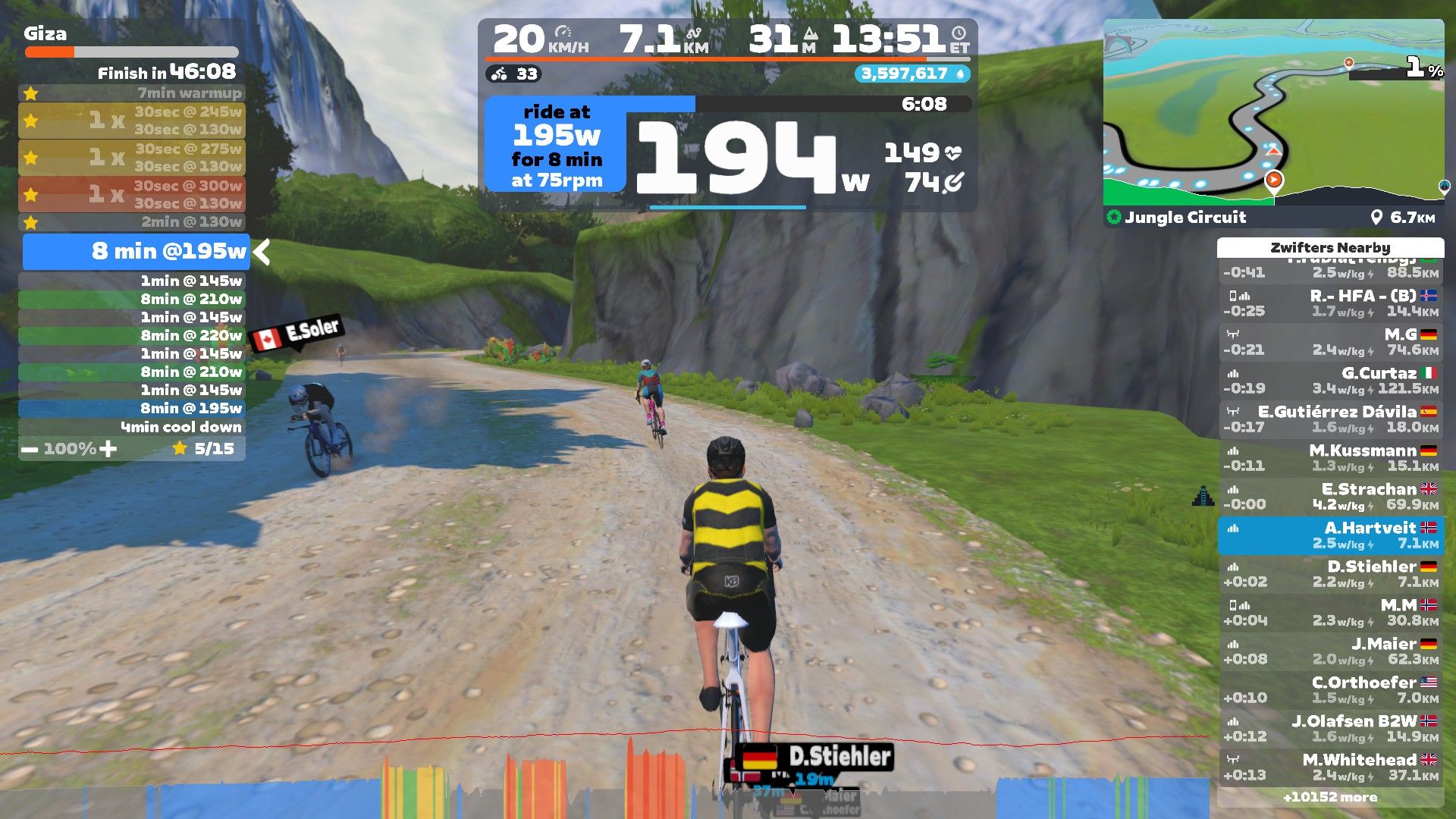
Task: Select J.Maier in the nearby list
Action: (1331, 651)
